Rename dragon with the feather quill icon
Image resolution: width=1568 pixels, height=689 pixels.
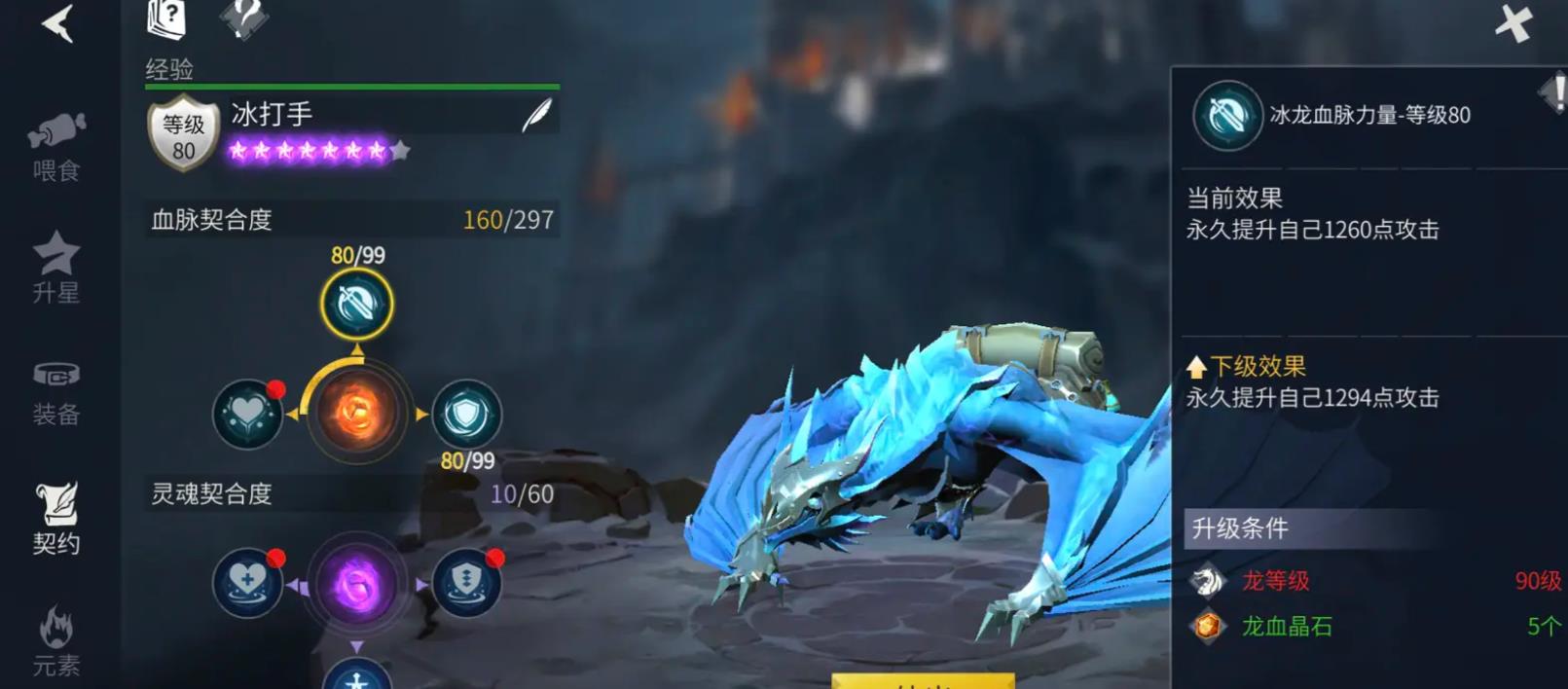point(536,116)
